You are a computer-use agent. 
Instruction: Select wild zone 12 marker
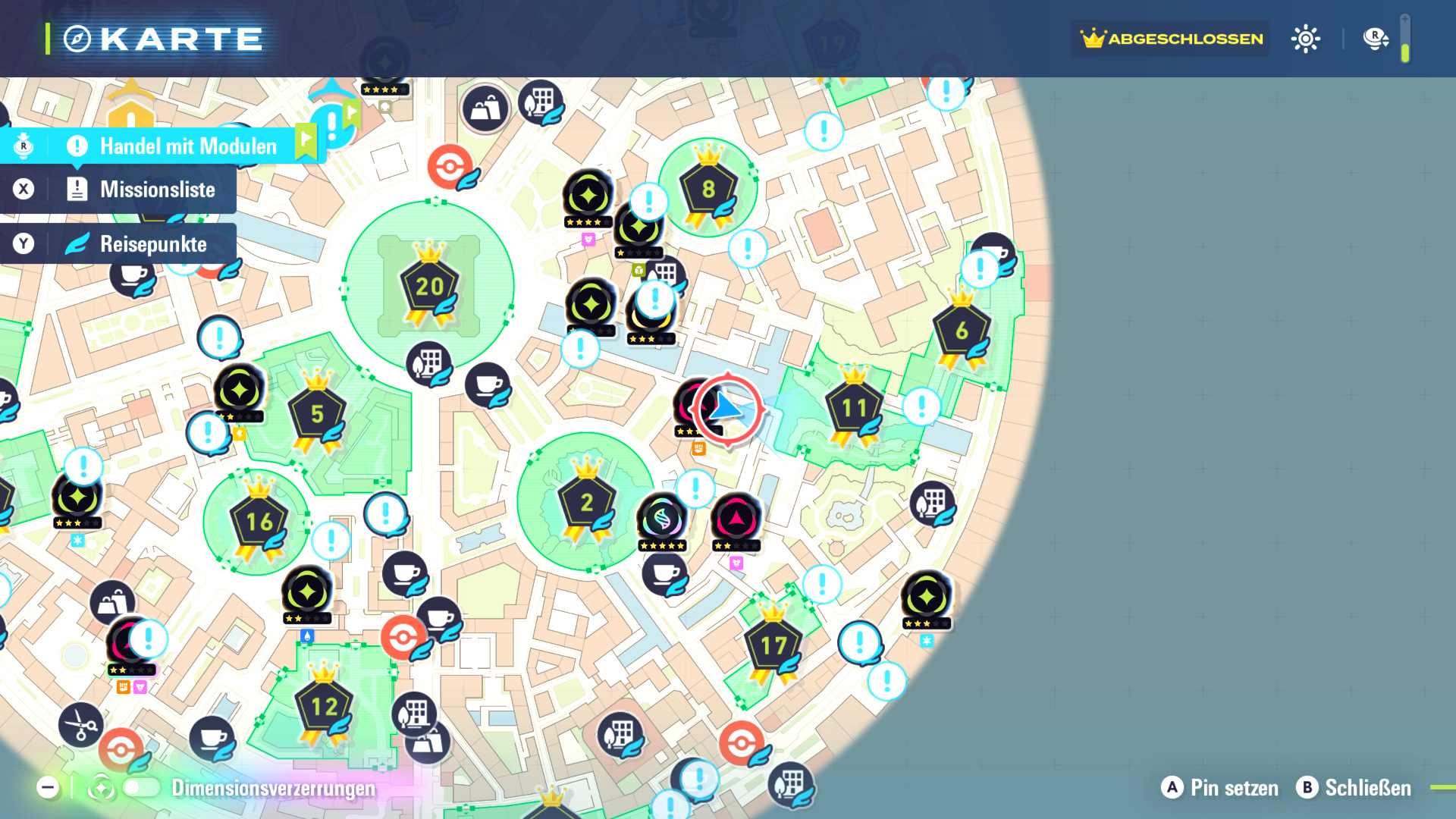pyautogui.click(x=325, y=707)
